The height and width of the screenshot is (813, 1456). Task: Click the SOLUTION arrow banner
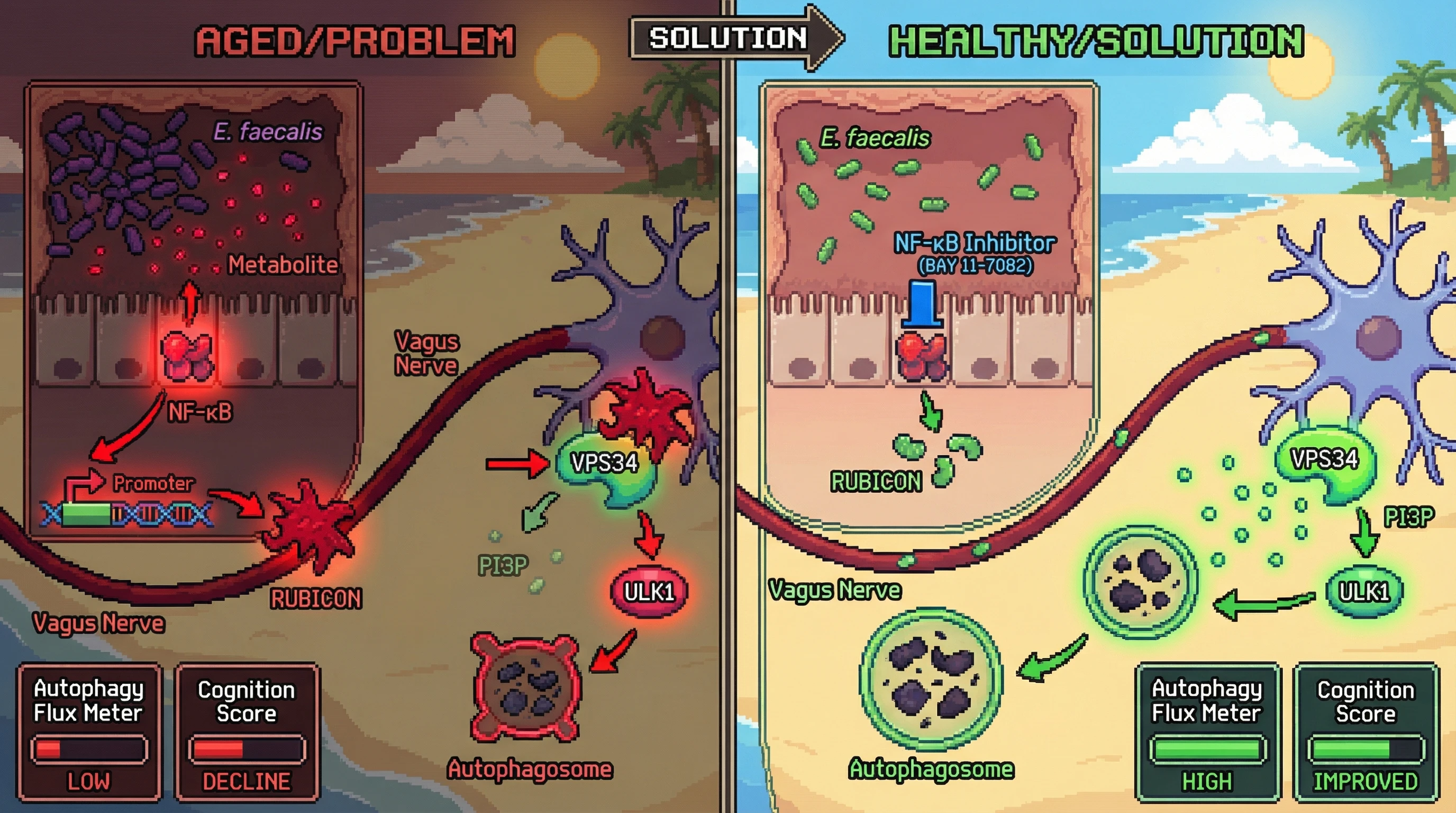click(x=730, y=39)
